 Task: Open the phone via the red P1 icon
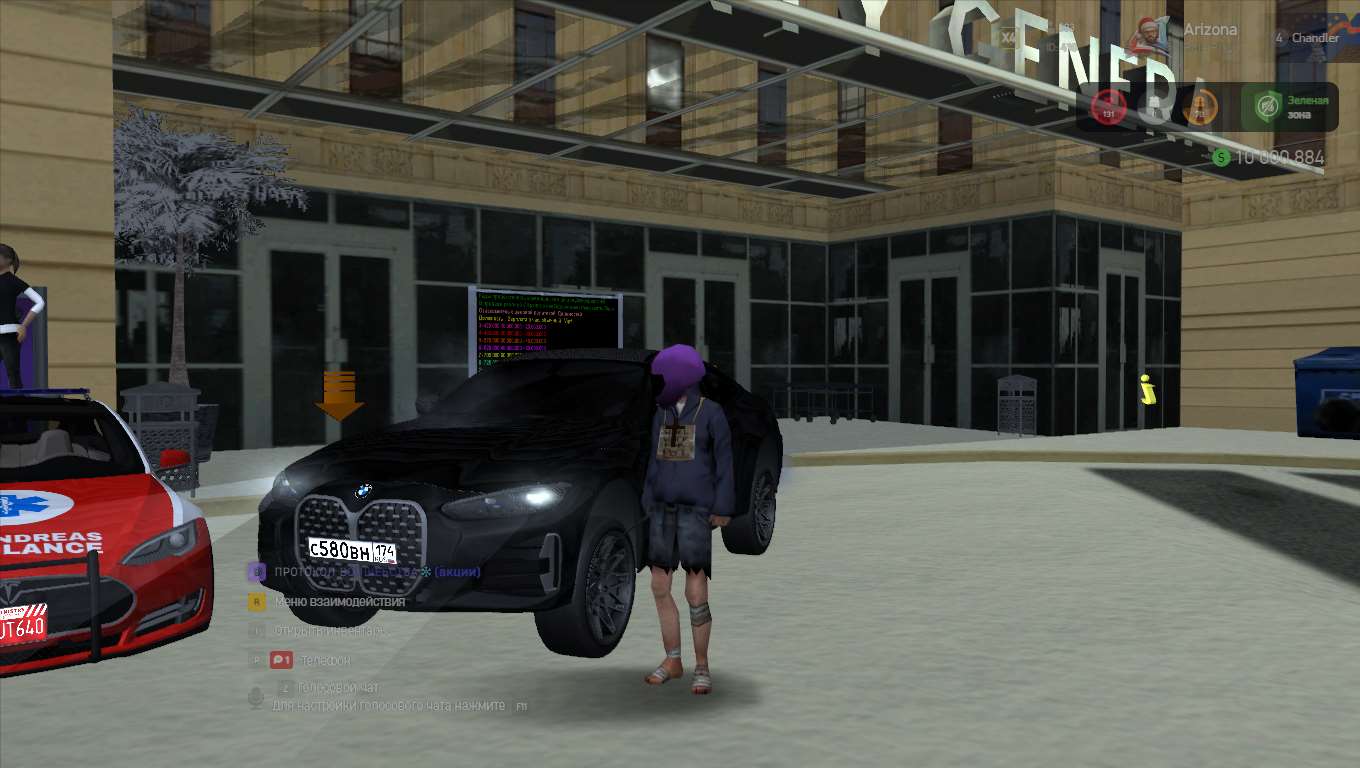(280, 660)
